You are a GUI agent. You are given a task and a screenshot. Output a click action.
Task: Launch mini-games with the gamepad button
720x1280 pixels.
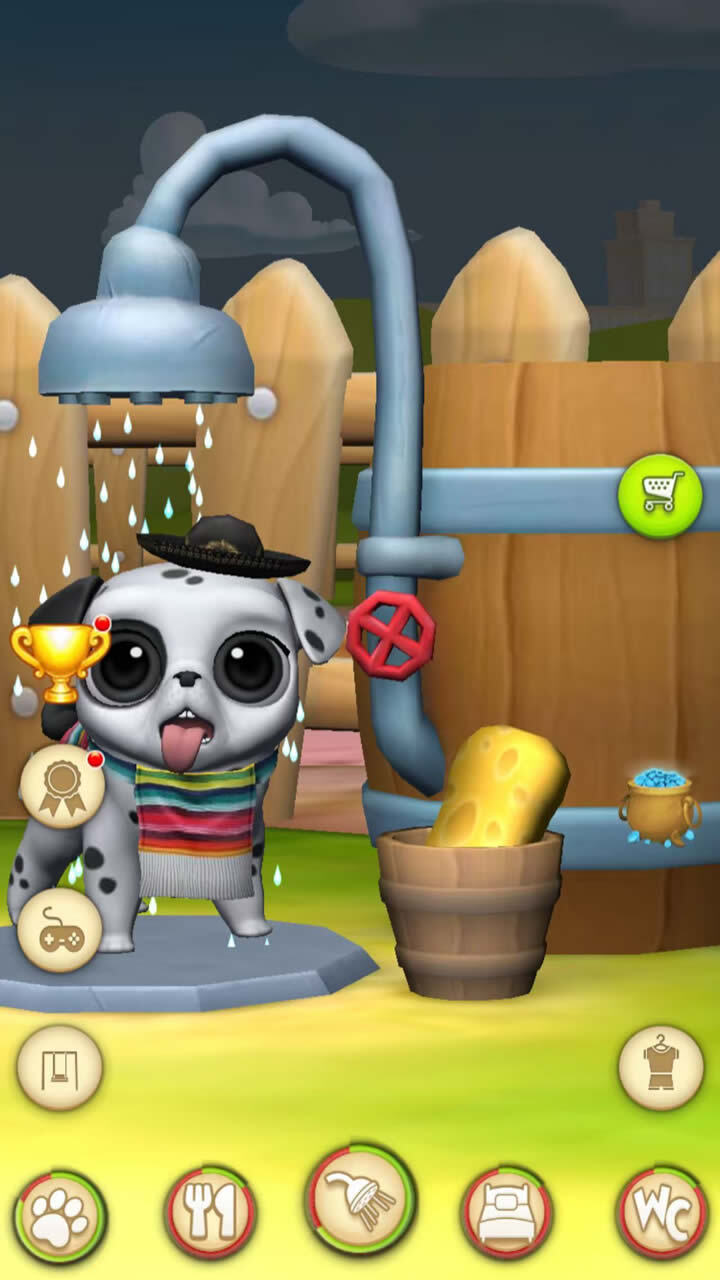click(x=60, y=930)
